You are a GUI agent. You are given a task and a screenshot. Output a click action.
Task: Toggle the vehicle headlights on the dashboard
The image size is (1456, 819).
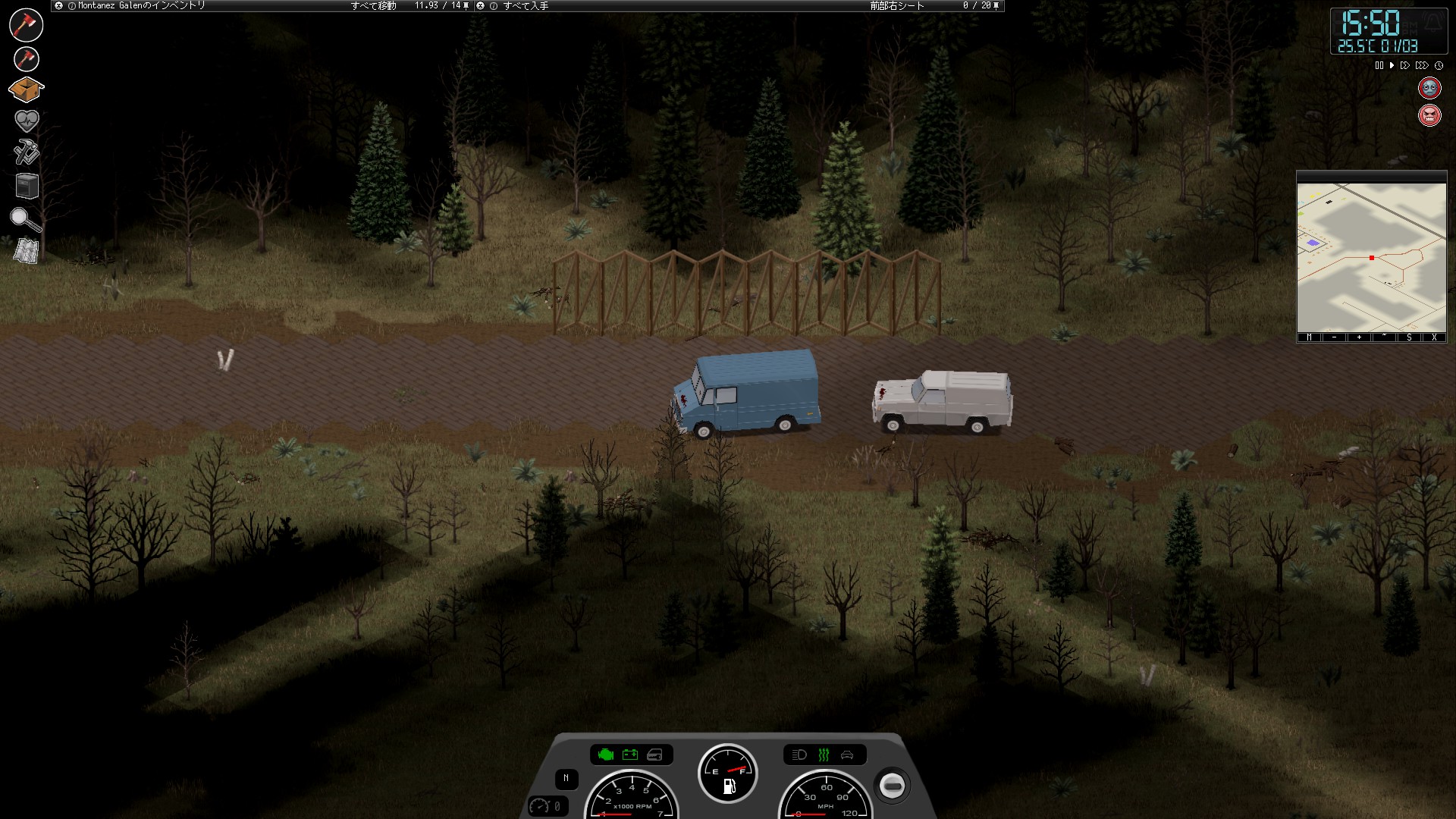[799, 755]
